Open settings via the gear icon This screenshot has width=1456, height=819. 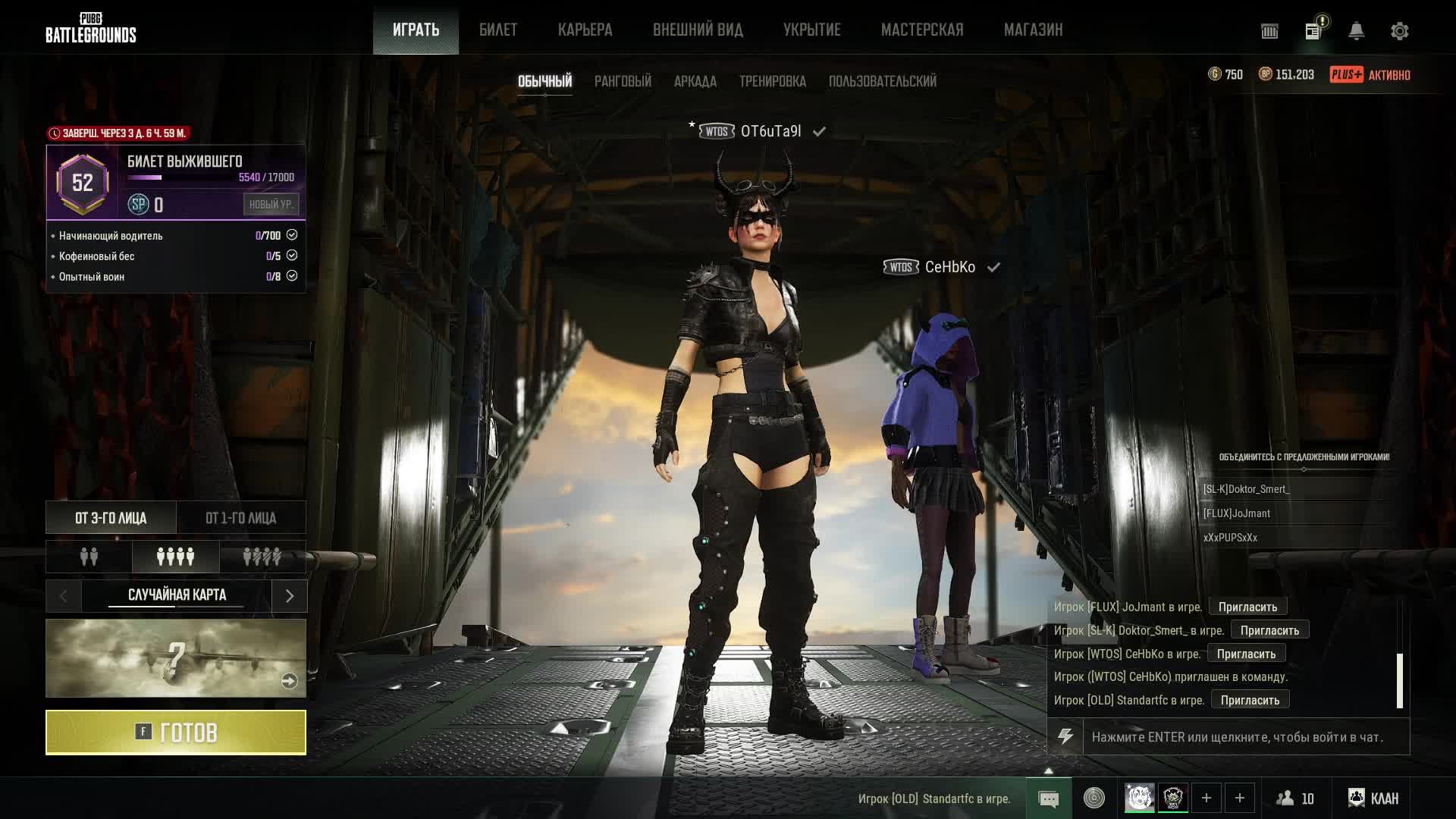click(x=1399, y=31)
